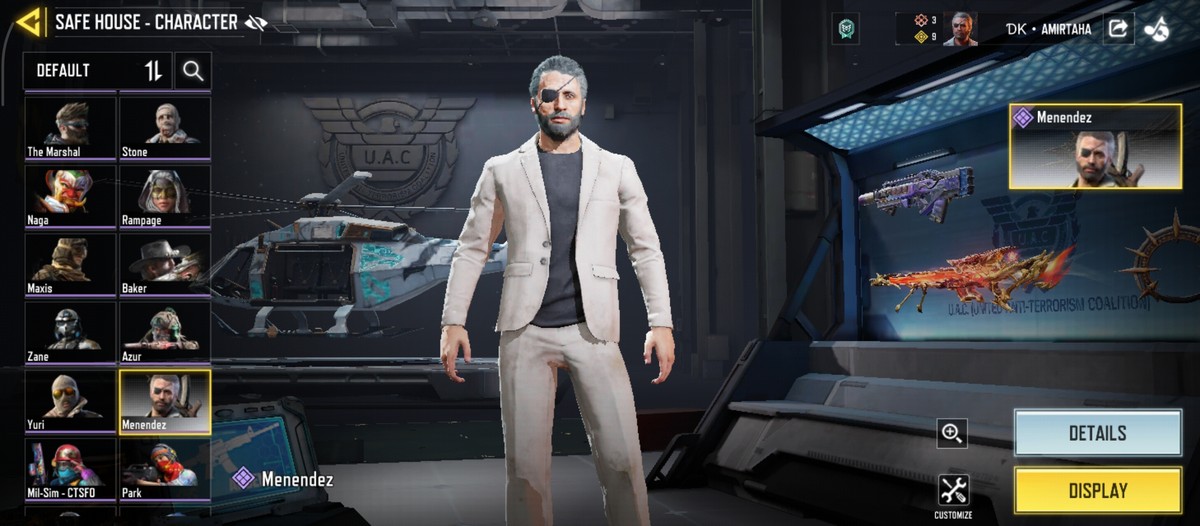The image size is (1200, 526).
Task: Choose the Yuri character tile
Action: point(70,400)
